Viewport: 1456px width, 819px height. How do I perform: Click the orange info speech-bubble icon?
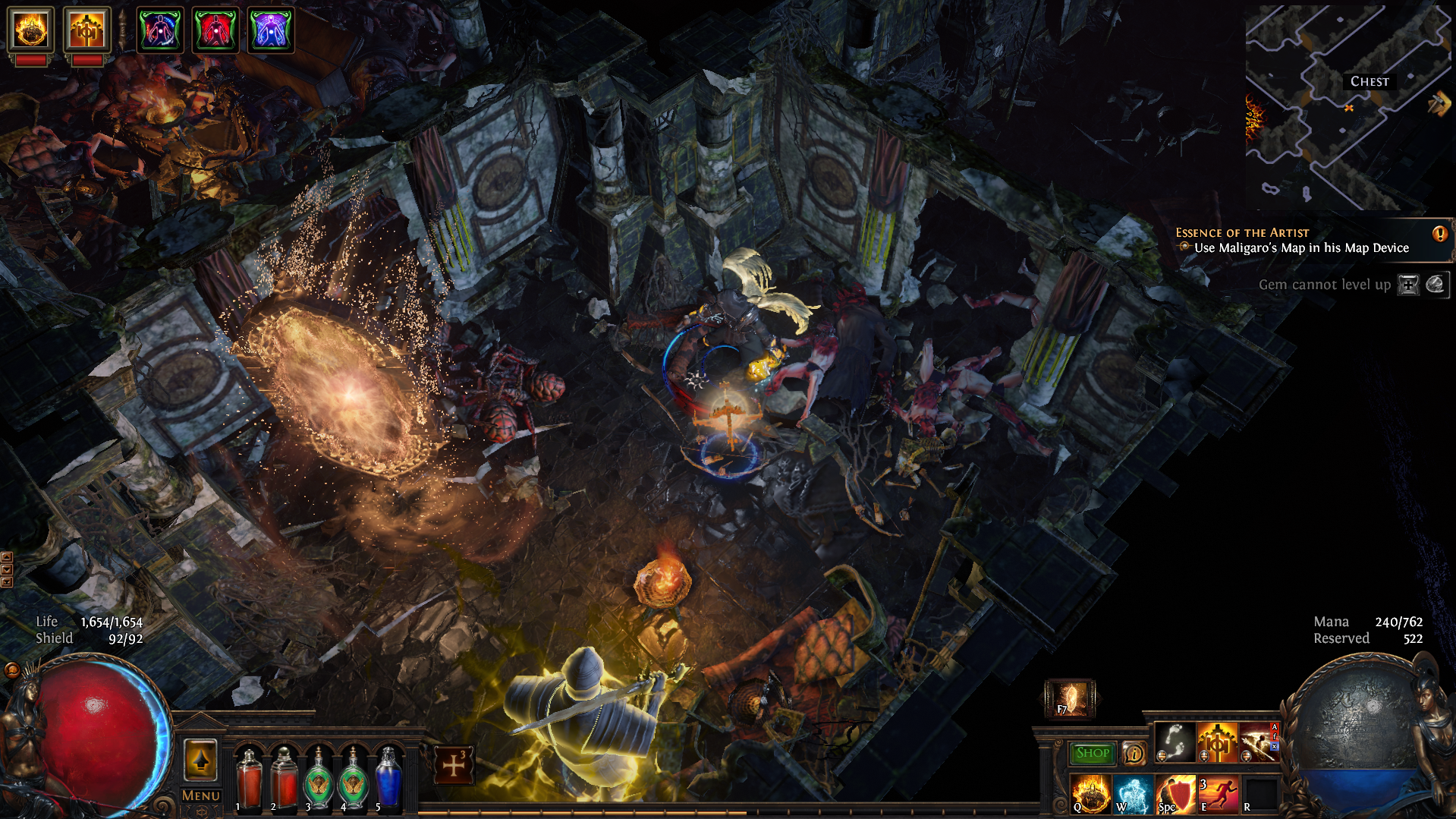[x=1134, y=753]
